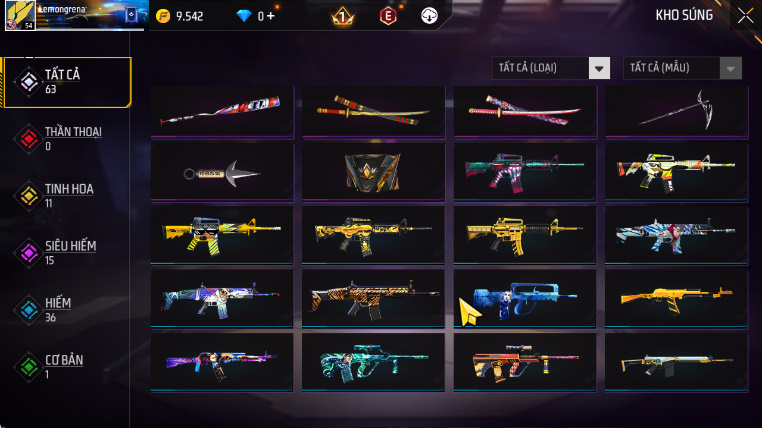Select the gold-crested gloo wall skin
The height and width of the screenshot is (428, 762).
(x=374, y=173)
